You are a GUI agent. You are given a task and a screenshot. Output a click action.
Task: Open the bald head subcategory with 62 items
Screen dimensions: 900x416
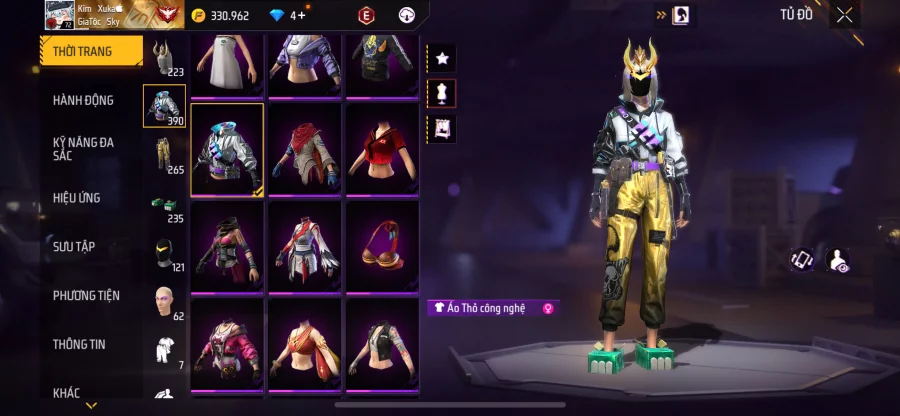(163, 302)
